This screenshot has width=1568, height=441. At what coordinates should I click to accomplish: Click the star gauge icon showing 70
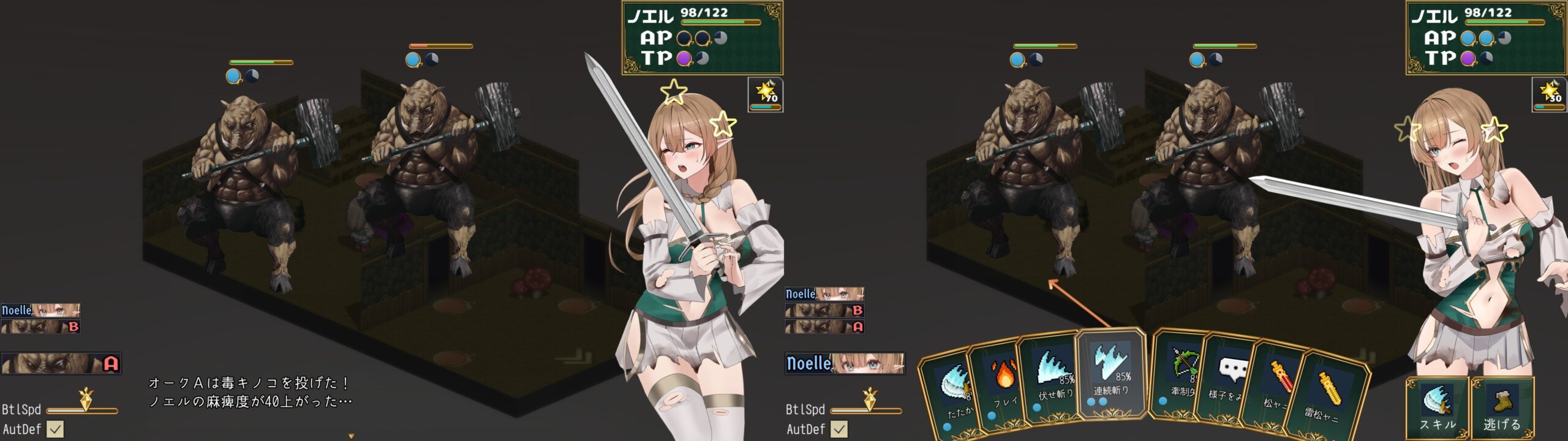766,94
